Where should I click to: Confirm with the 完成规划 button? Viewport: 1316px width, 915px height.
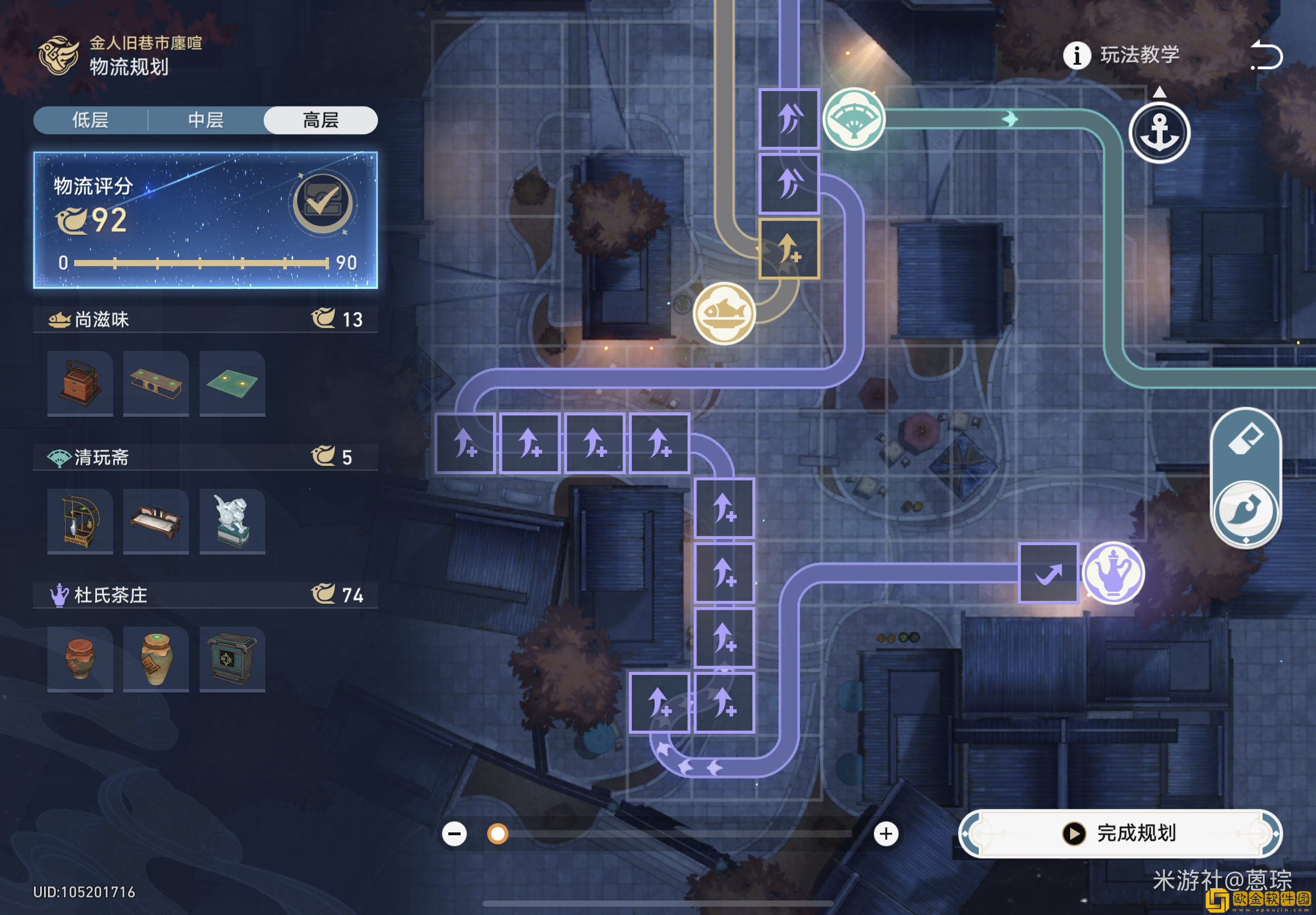1120,833
